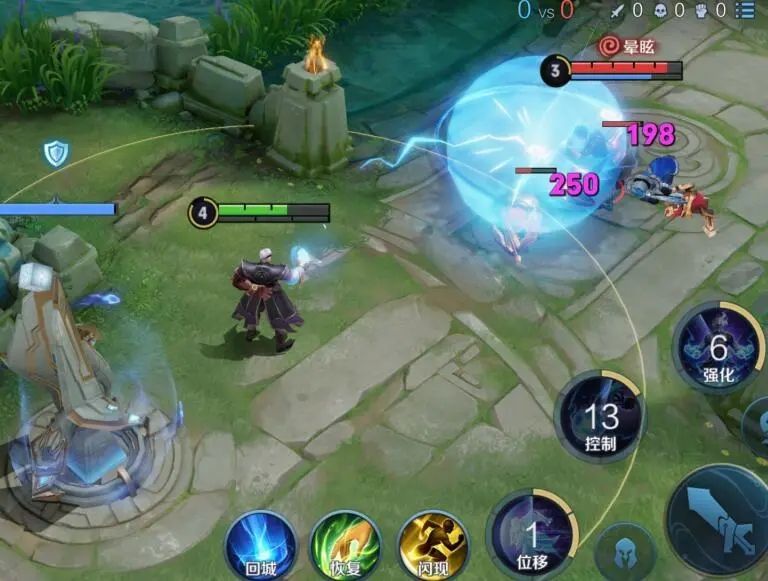Cast the 闪现 flash spell

pos(432,545)
